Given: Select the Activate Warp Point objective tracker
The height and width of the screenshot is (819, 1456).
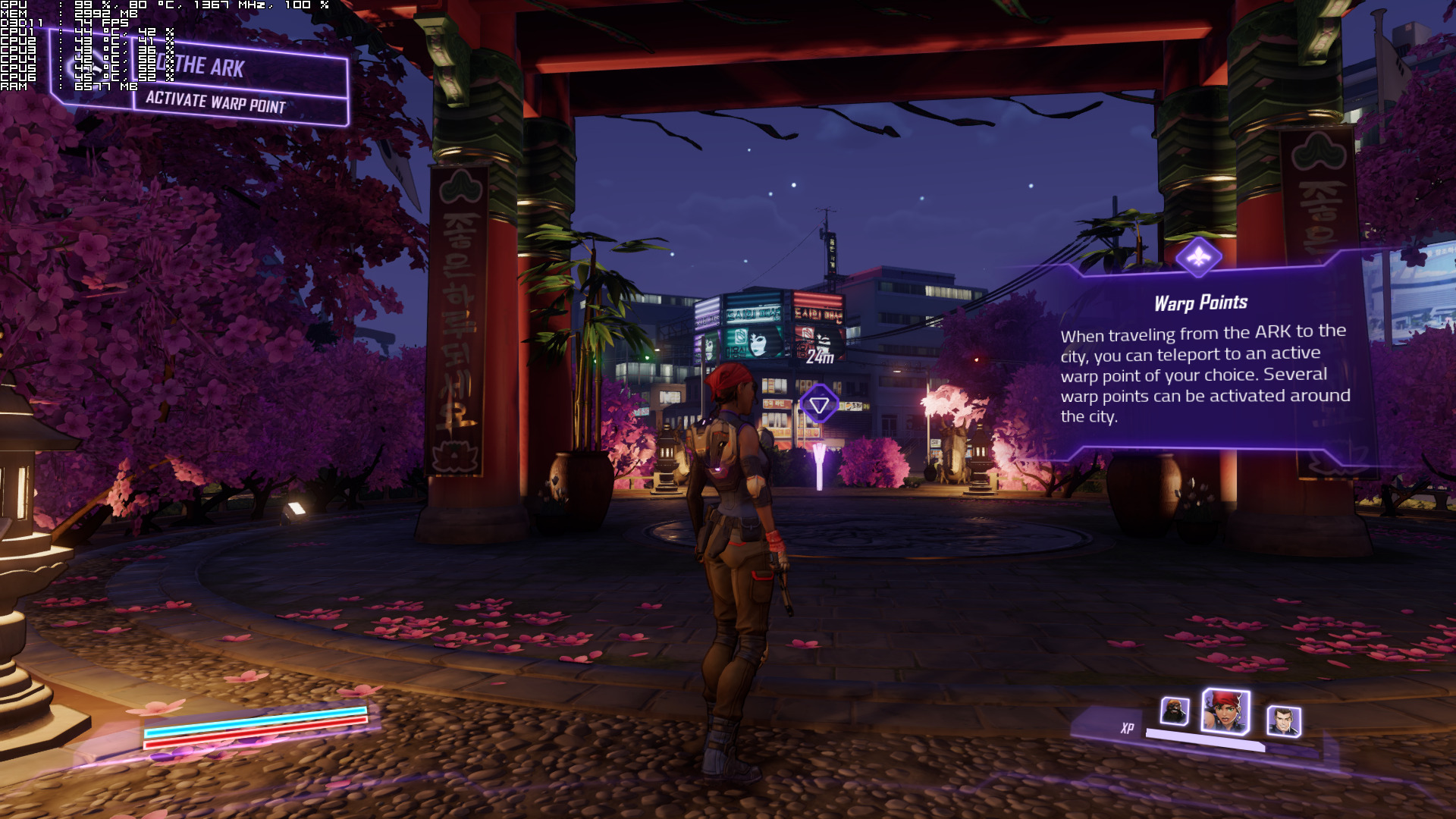Looking at the screenshot, I should 216,102.
